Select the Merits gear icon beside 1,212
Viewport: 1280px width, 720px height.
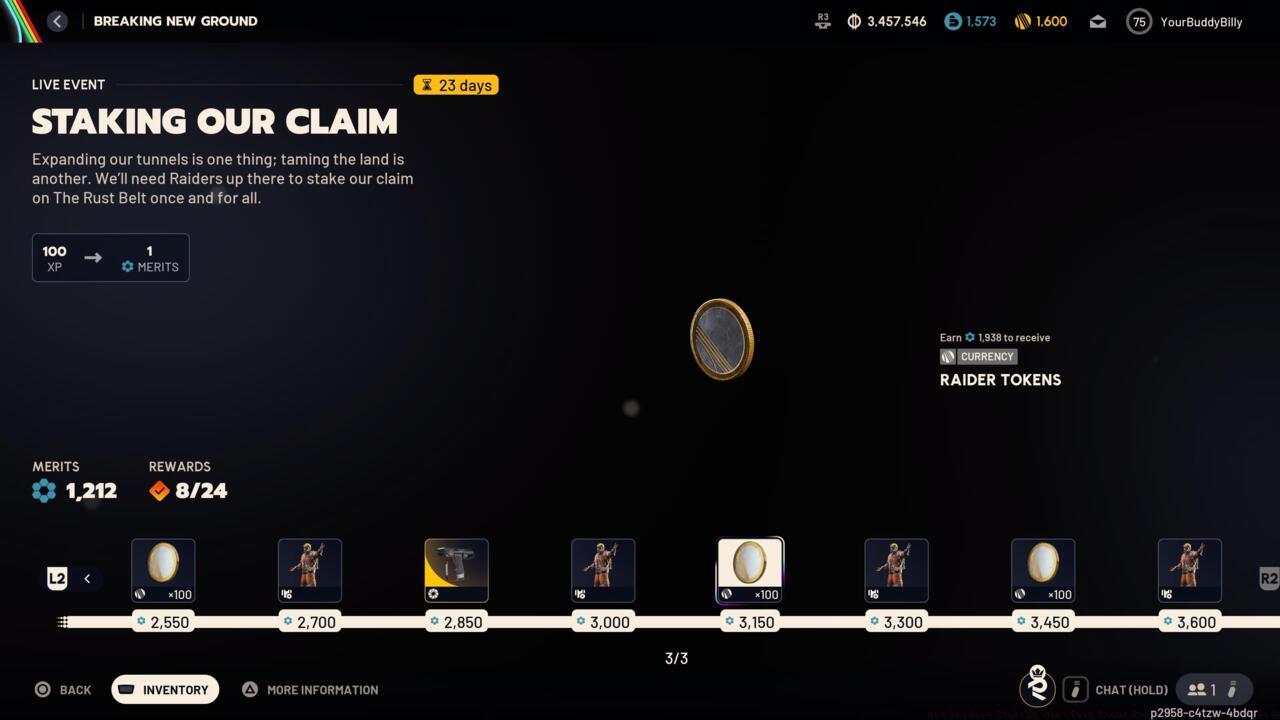(44, 490)
